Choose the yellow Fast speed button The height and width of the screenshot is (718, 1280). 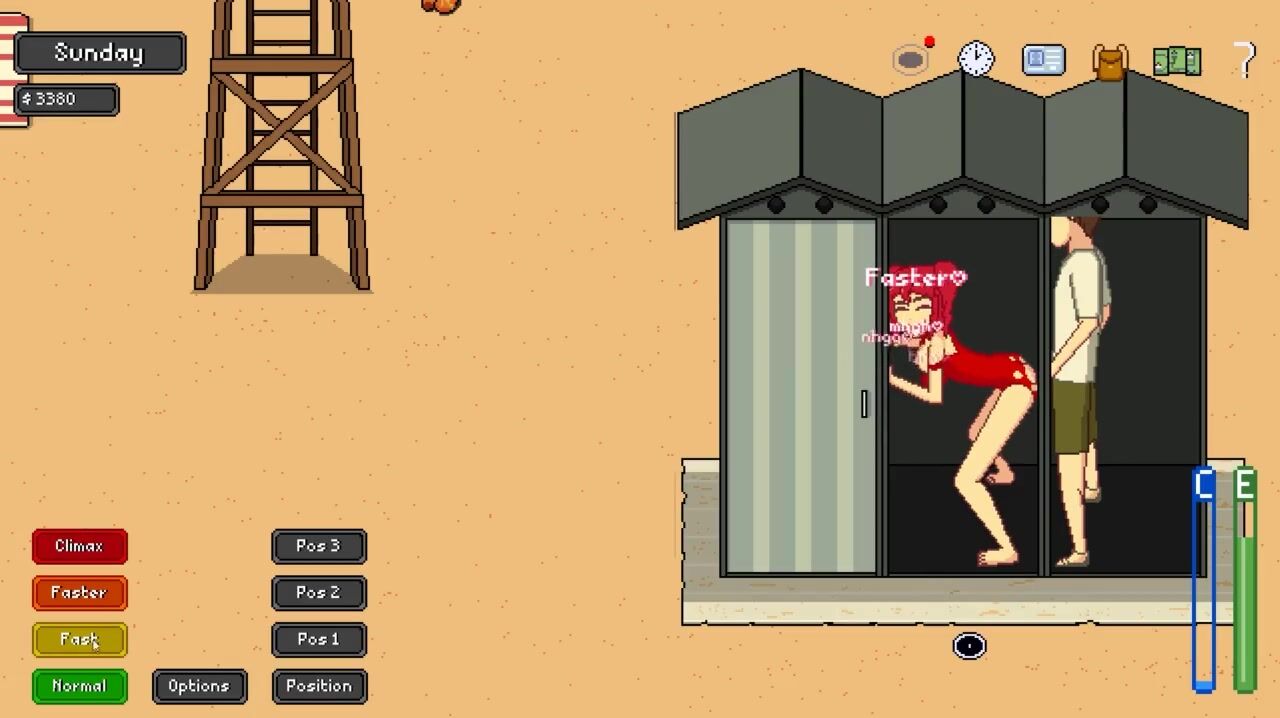point(79,639)
